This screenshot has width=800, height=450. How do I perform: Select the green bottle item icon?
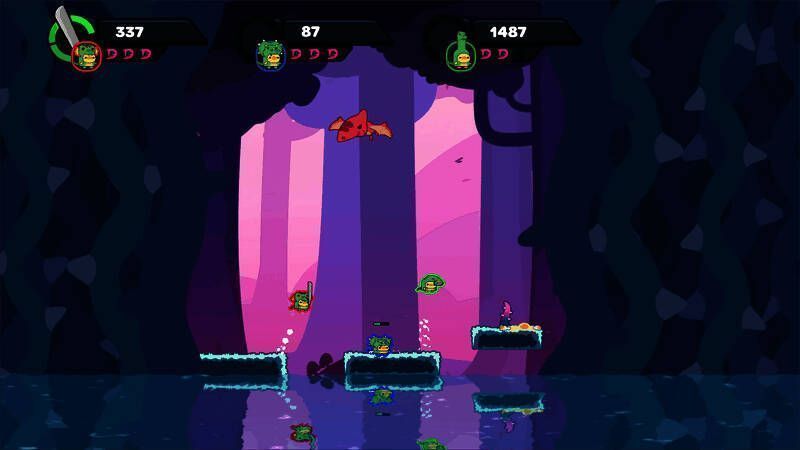tap(461, 38)
